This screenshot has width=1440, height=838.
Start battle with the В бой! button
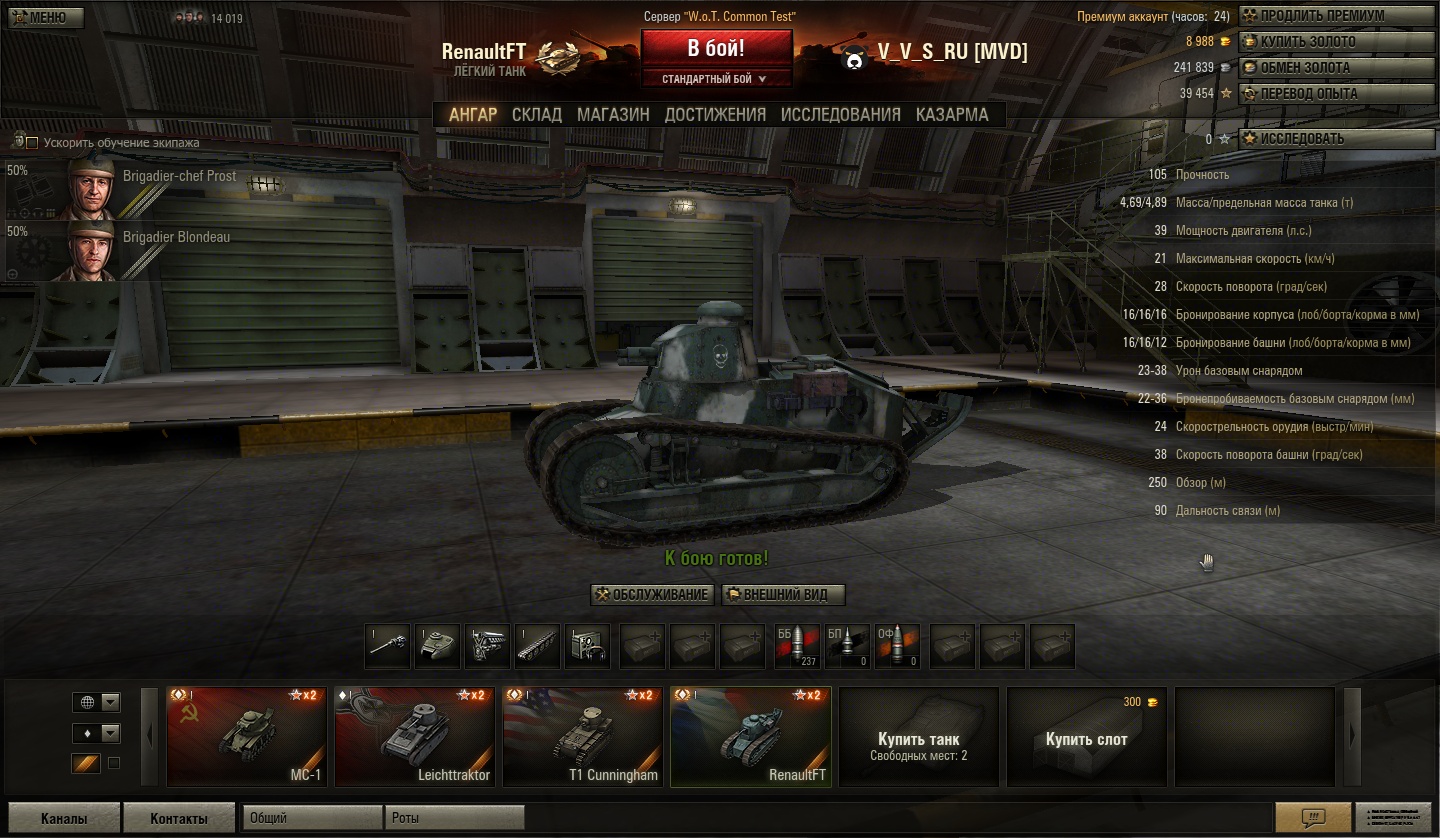(716, 49)
